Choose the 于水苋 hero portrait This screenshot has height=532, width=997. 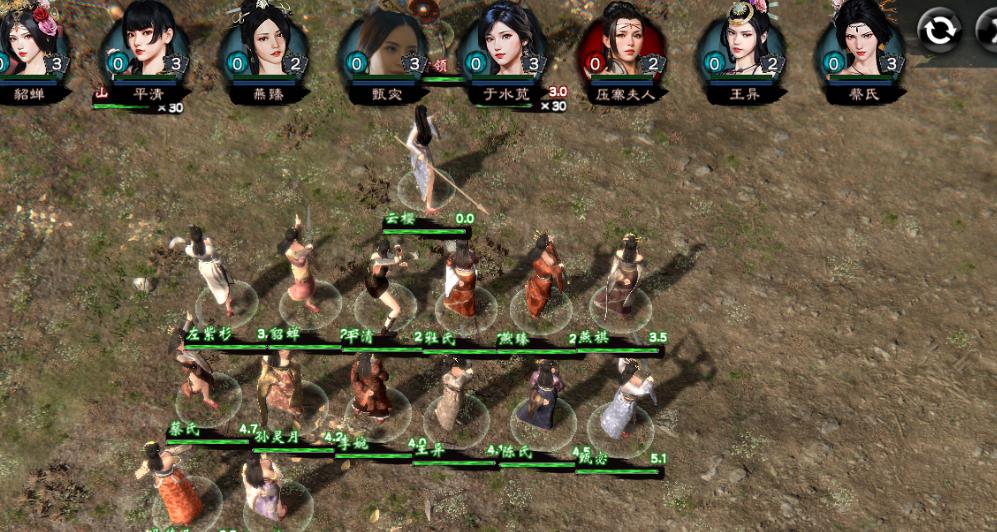click(x=502, y=40)
